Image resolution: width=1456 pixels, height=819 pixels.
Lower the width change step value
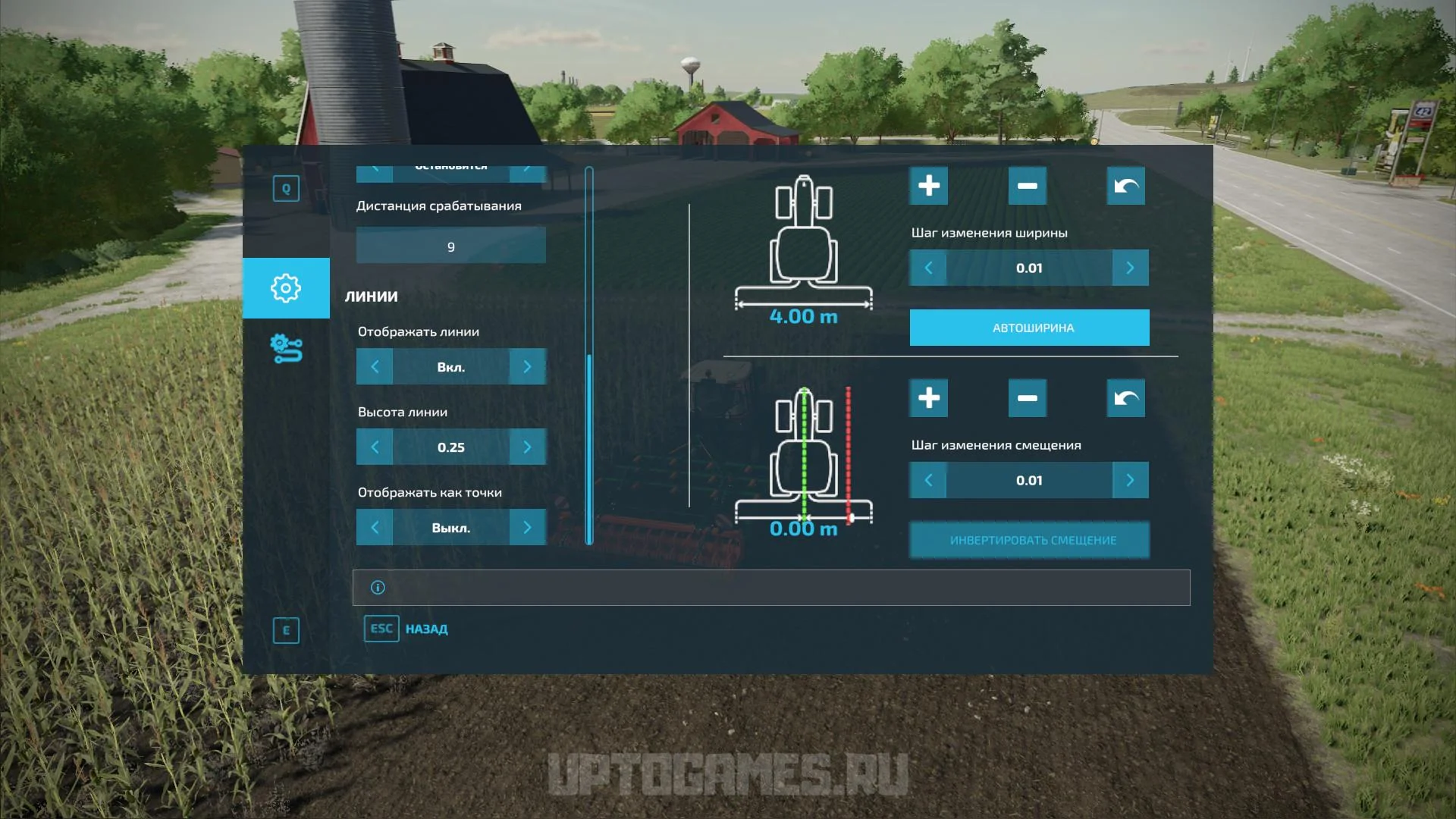click(928, 268)
